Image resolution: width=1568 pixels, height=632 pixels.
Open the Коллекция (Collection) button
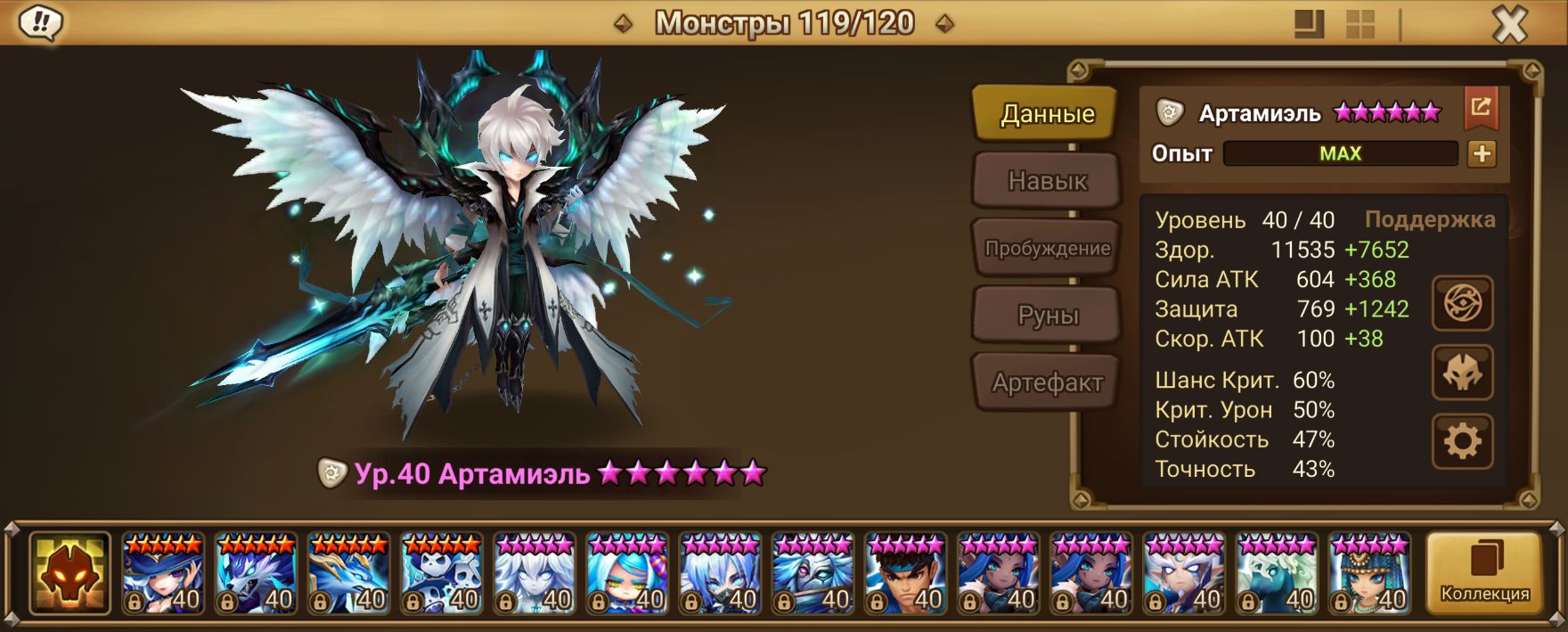pyautogui.click(x=1484, y=573)
